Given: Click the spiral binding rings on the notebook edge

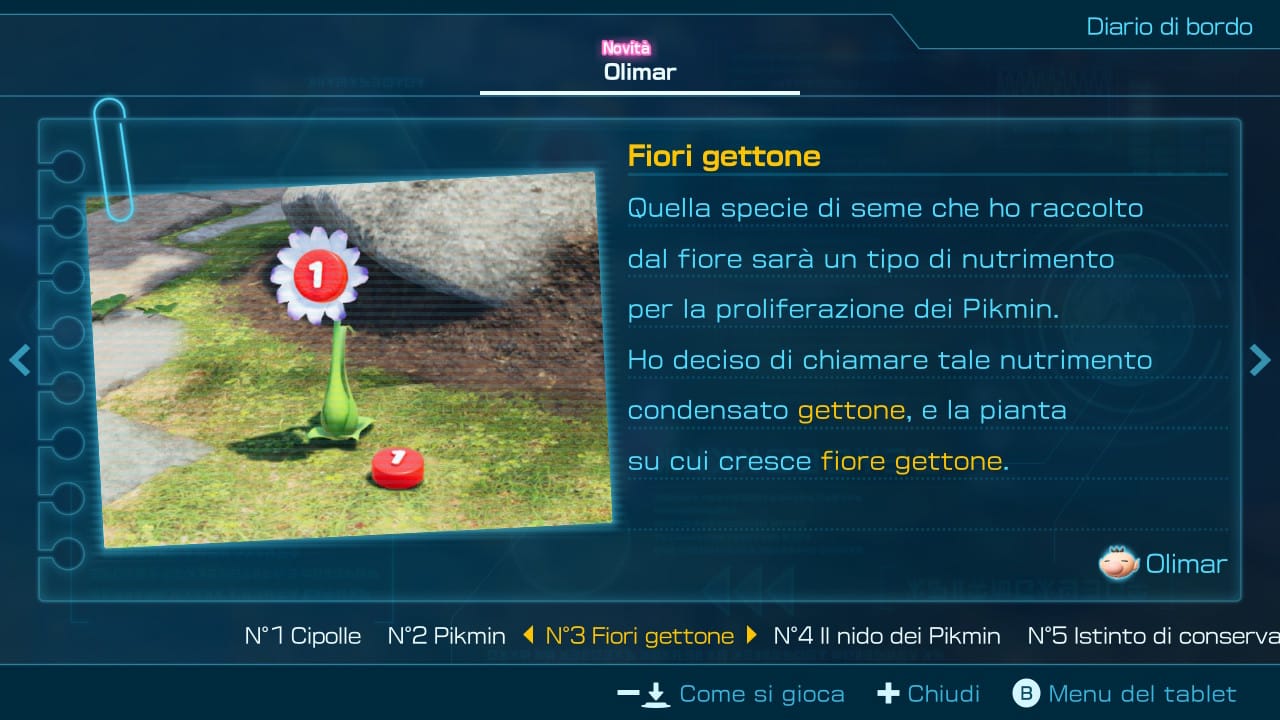Looking at the screenshot, I should pos(68,360).
